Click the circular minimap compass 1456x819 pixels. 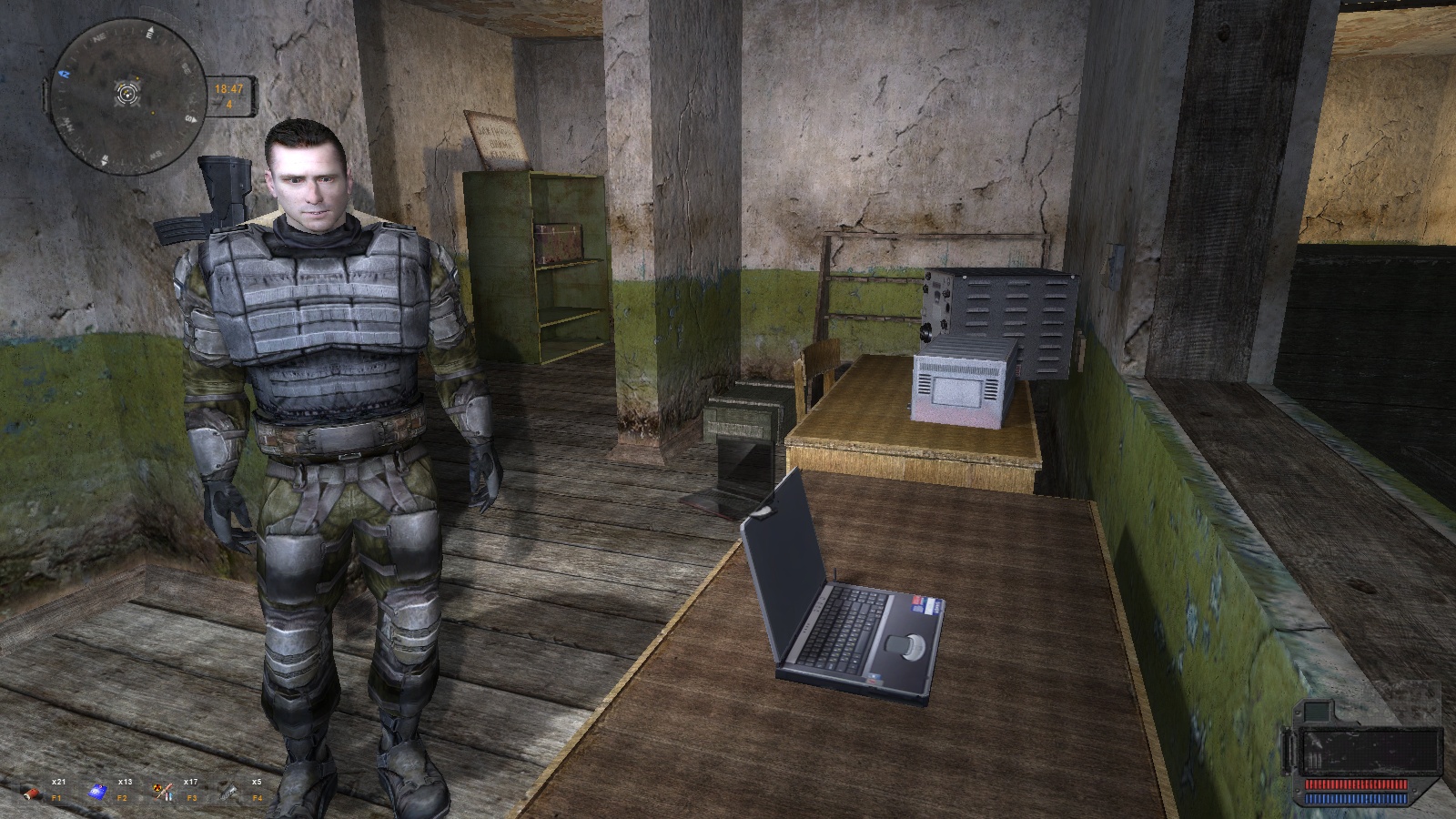pos(128,94)
